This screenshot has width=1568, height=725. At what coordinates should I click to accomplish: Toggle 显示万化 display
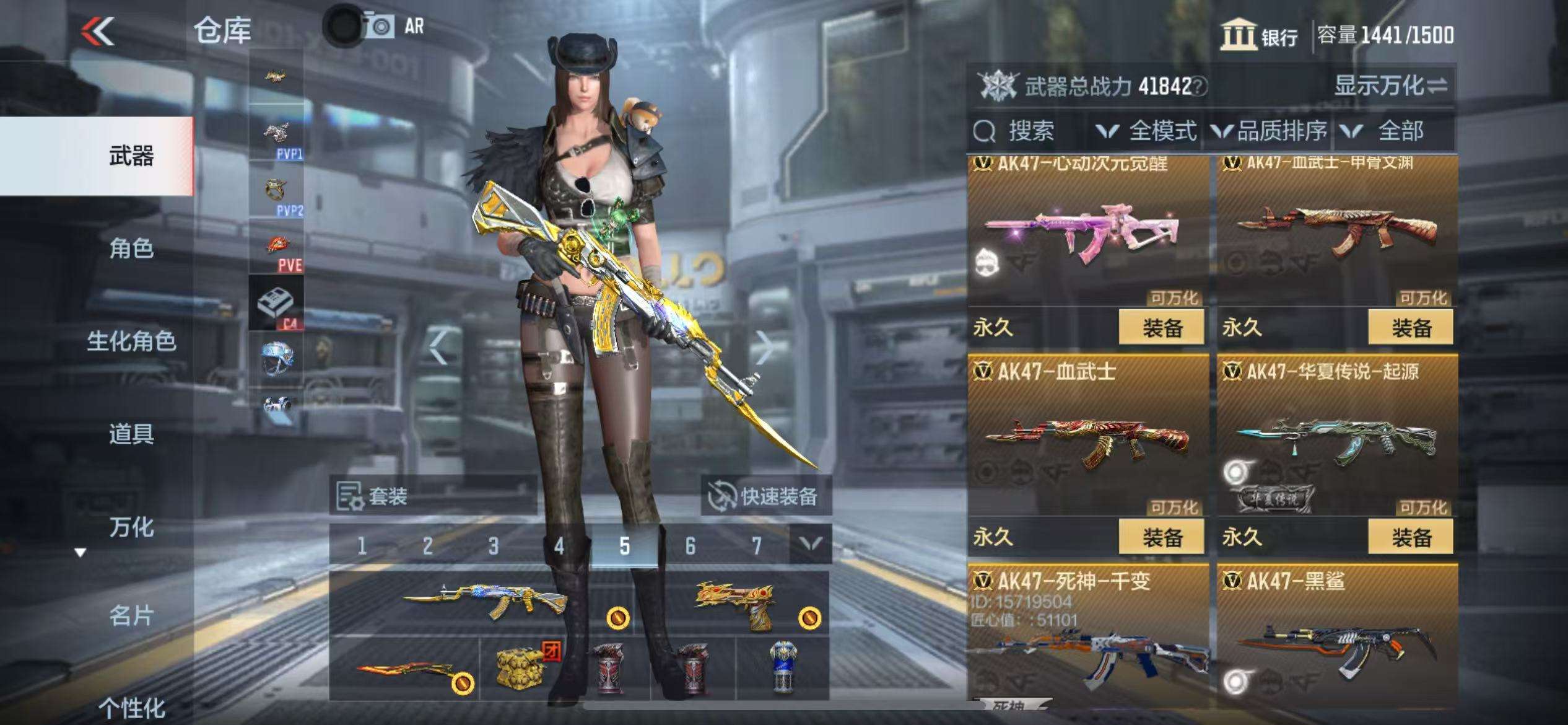pos(1390,86)
